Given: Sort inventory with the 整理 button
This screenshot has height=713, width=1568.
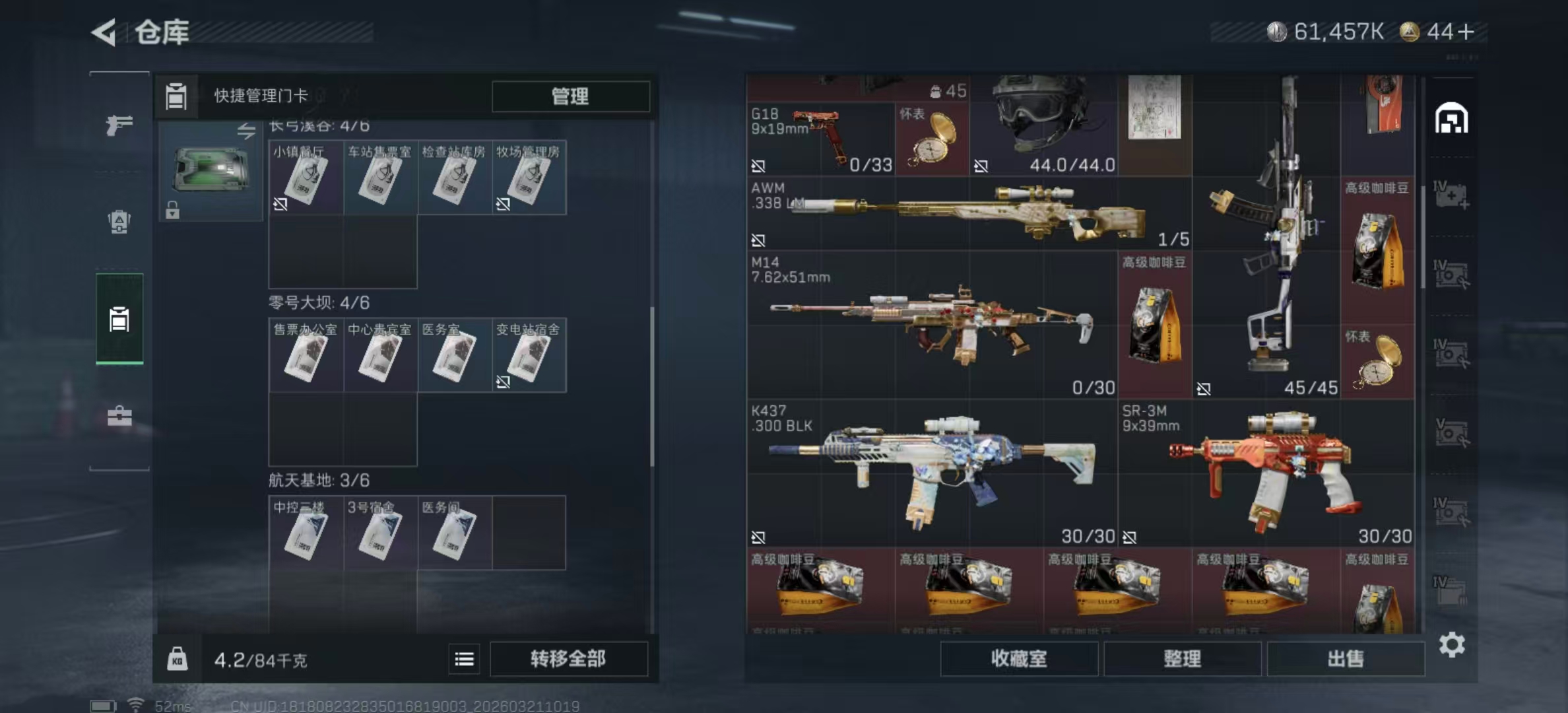Looking at the screenshot, I should [1182, 659].
